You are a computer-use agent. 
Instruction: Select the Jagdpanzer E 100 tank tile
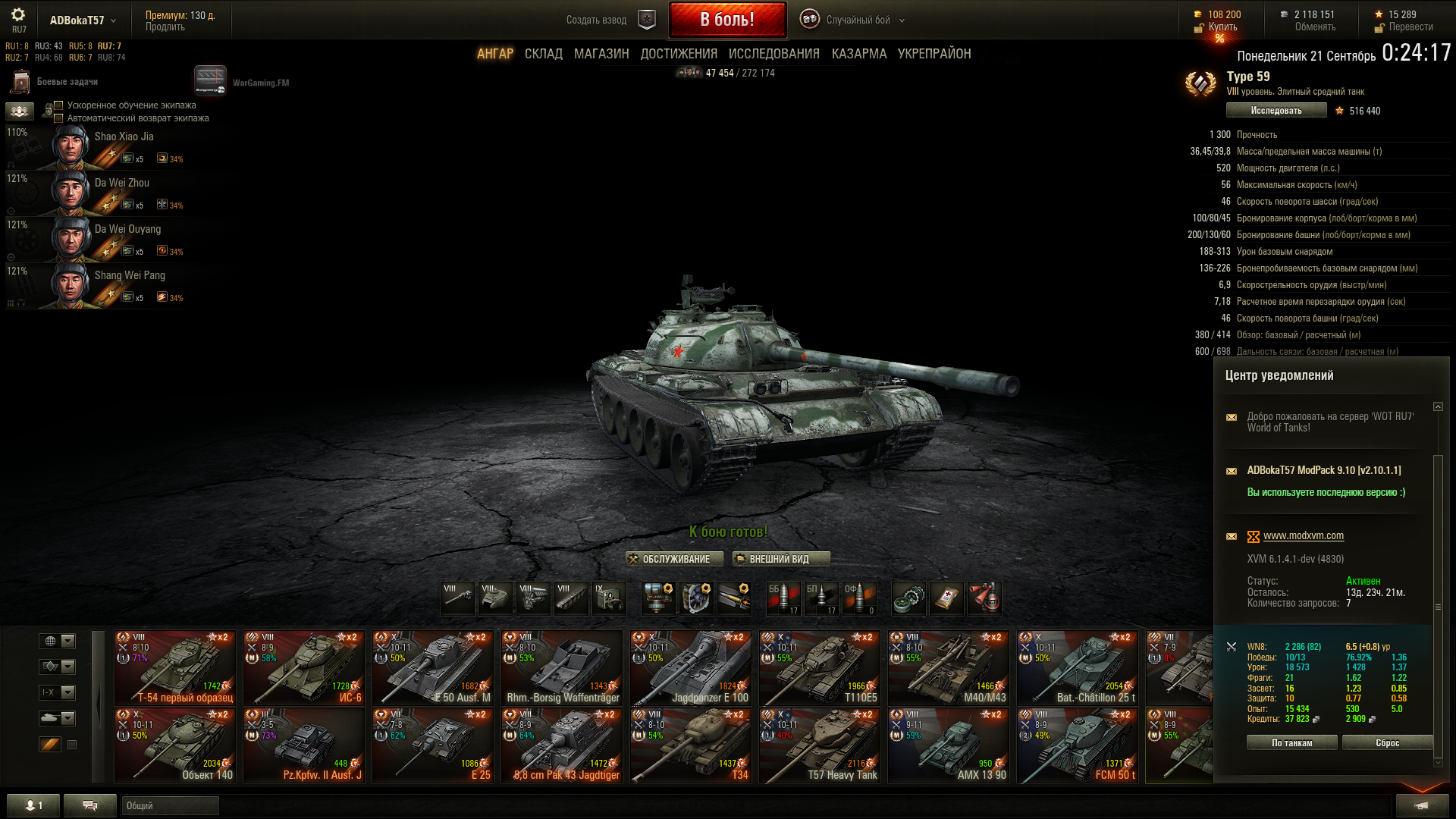pos(690,668)
